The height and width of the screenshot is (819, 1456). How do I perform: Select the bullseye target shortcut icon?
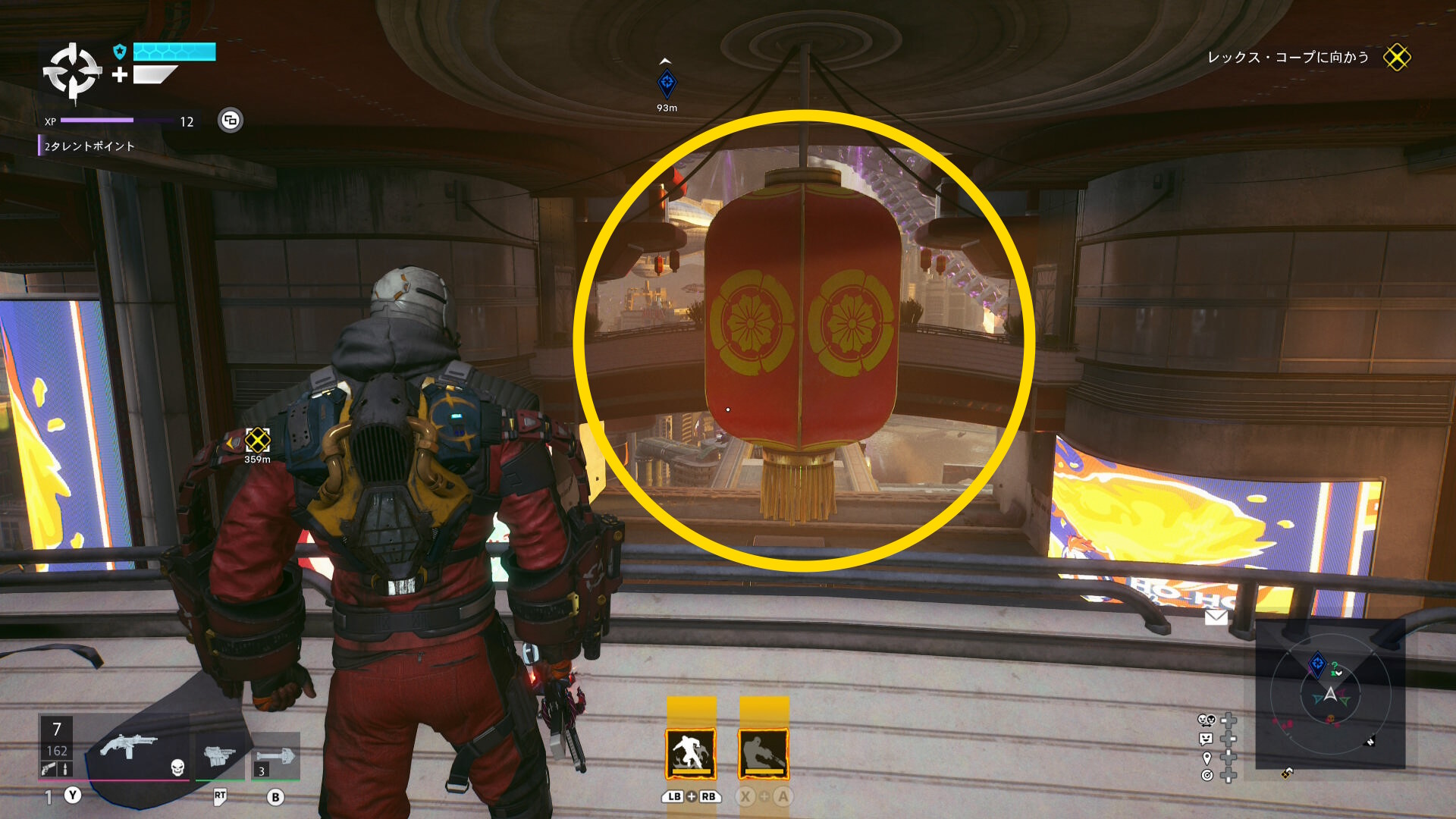click(x=1207, y=775)
